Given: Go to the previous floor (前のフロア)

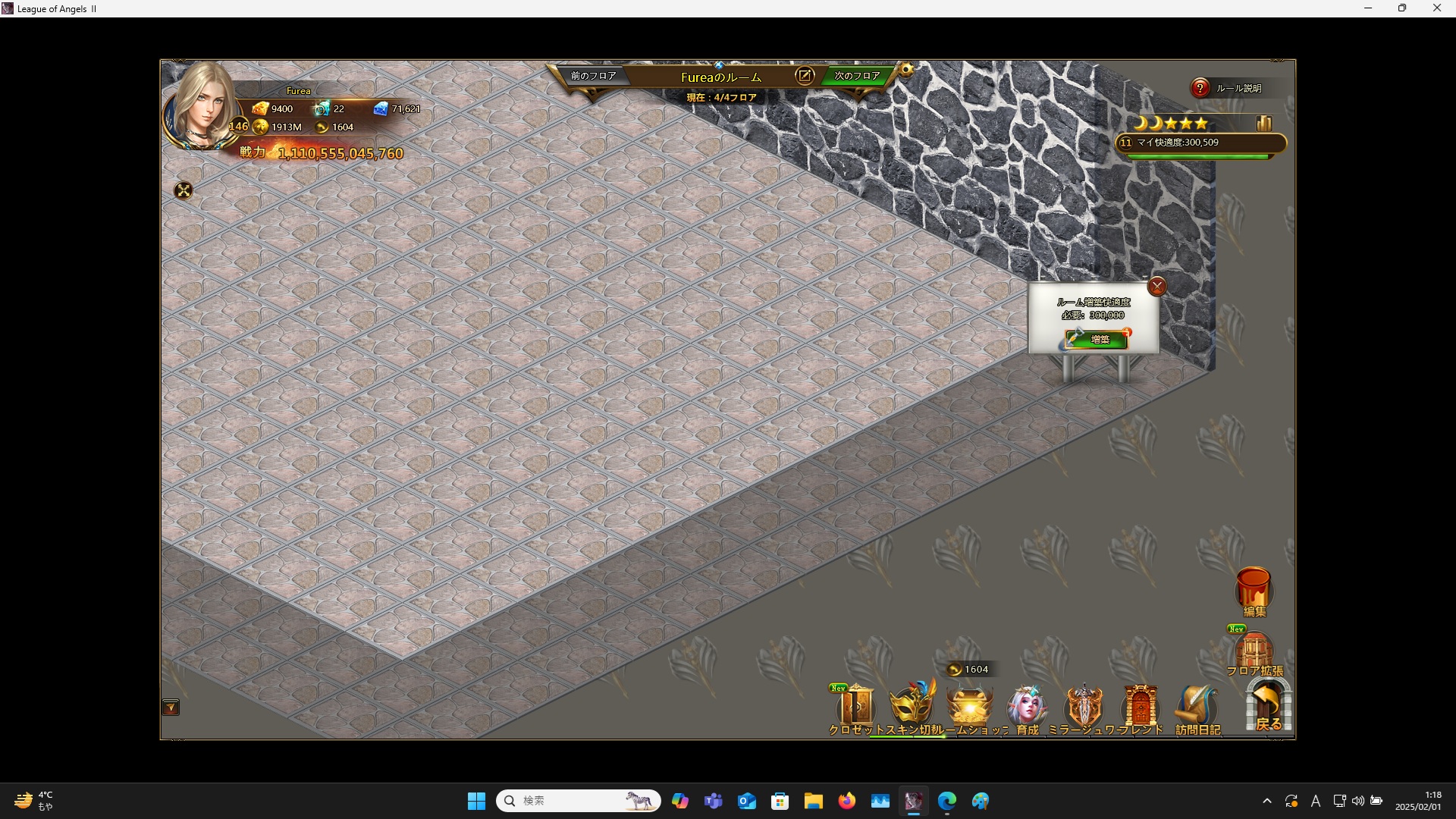Looking at the screenshot, I should (593, 76).
